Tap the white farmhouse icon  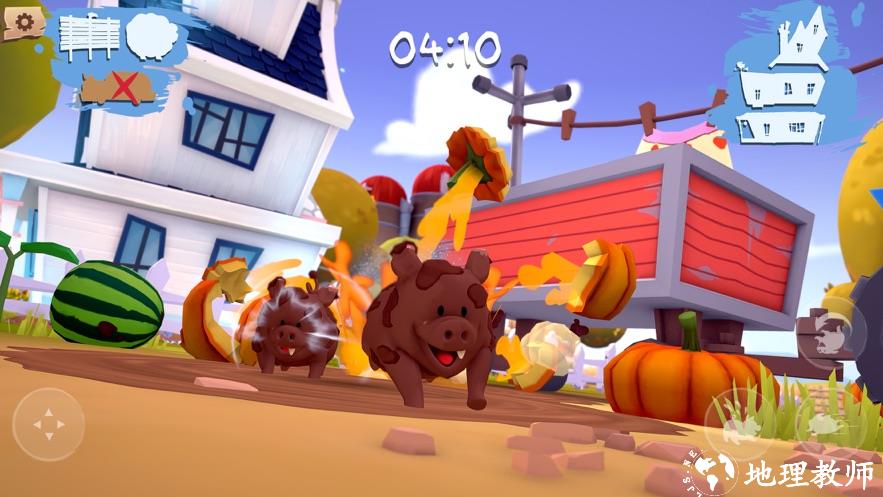(x=784, y=78)
